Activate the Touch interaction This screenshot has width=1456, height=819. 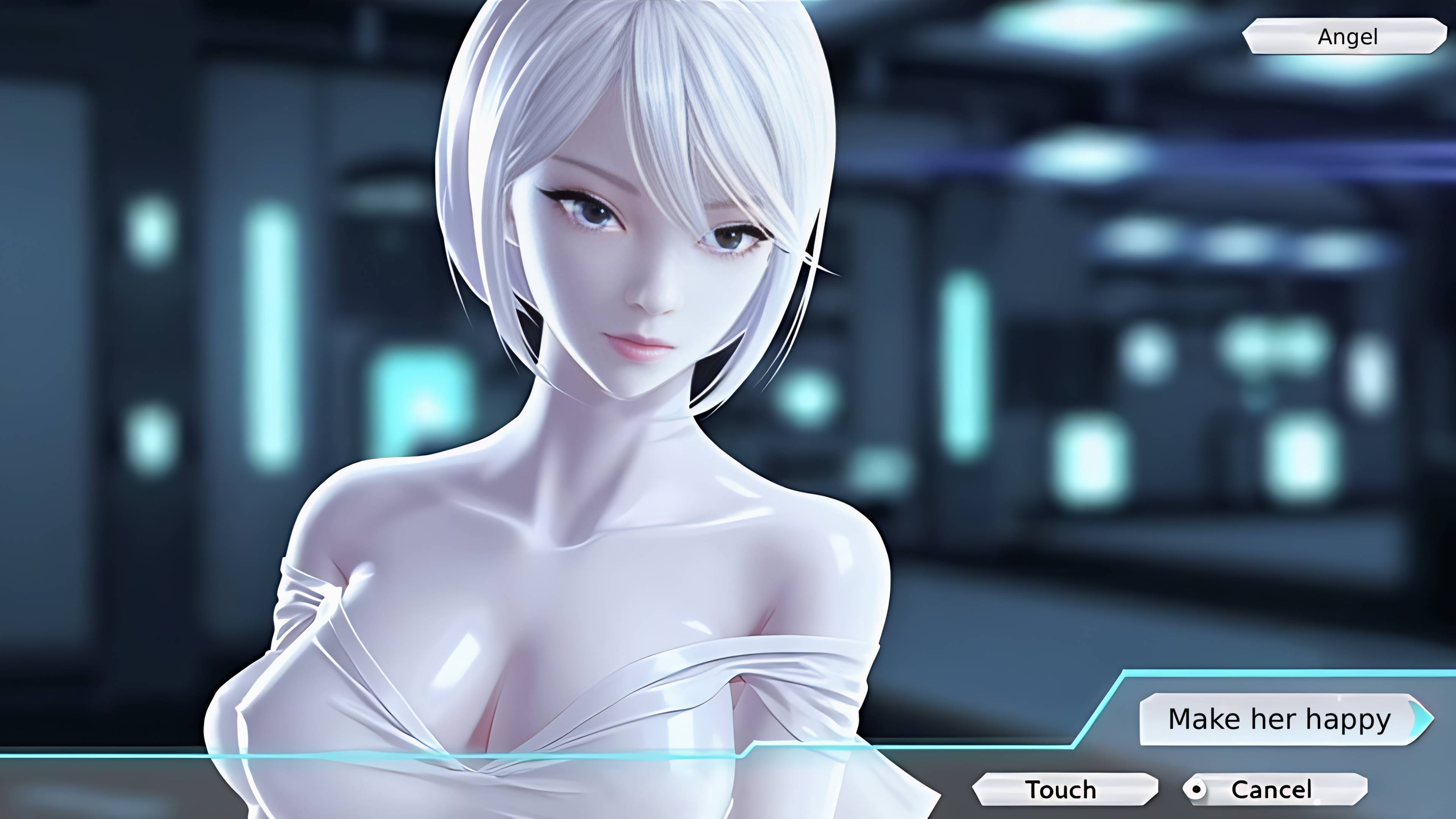coord(1062,790)
